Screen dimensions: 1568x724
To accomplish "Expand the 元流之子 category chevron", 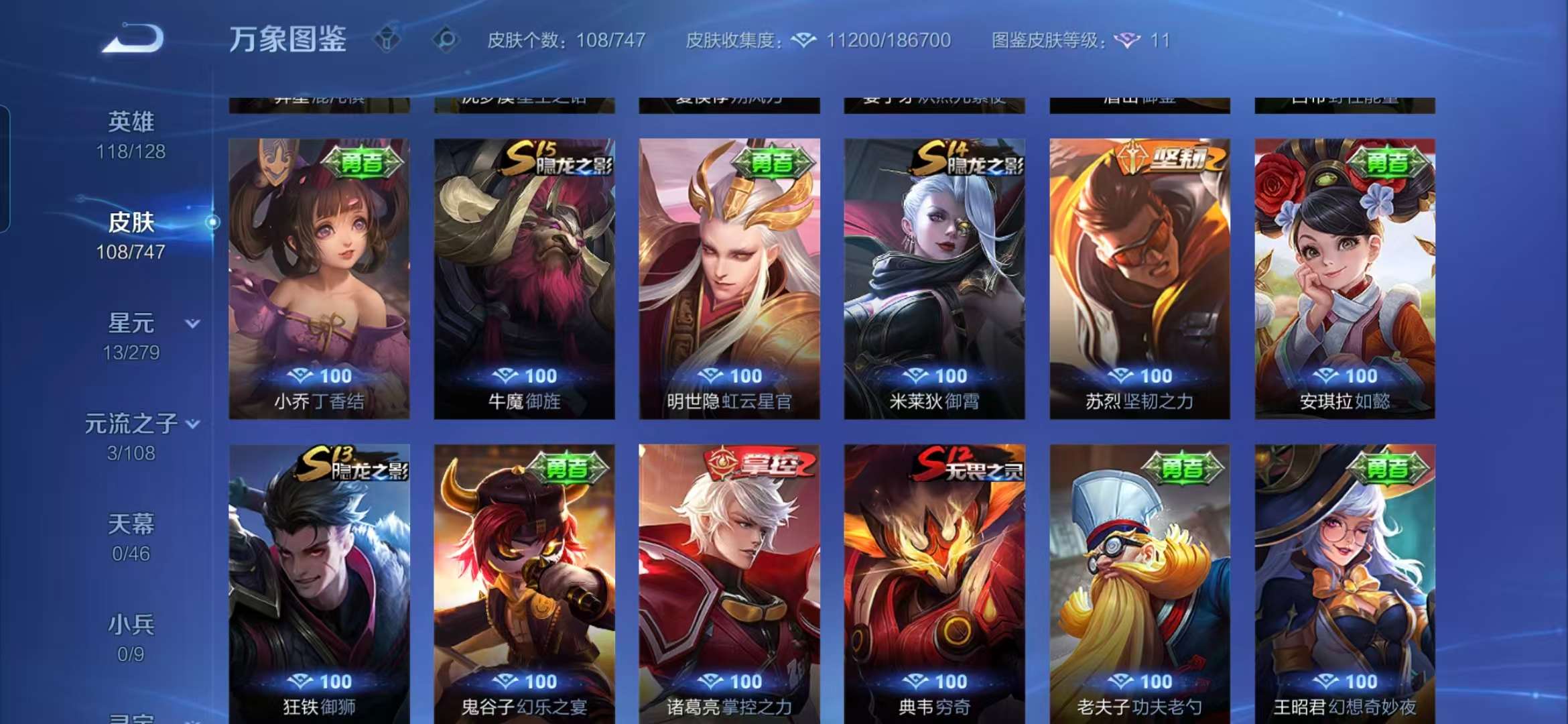I will pyautogui.click(x=195, y=424).
